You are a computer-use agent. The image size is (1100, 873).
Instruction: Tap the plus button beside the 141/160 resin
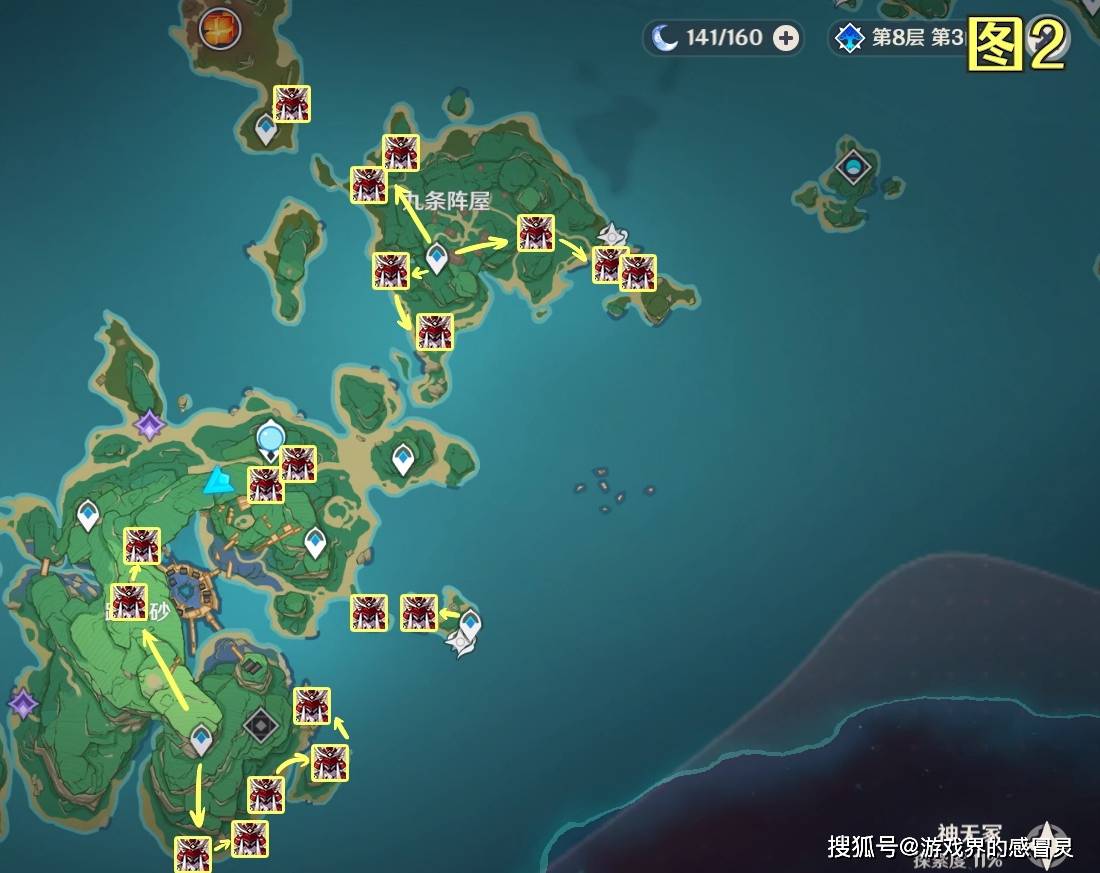[787, 38]
